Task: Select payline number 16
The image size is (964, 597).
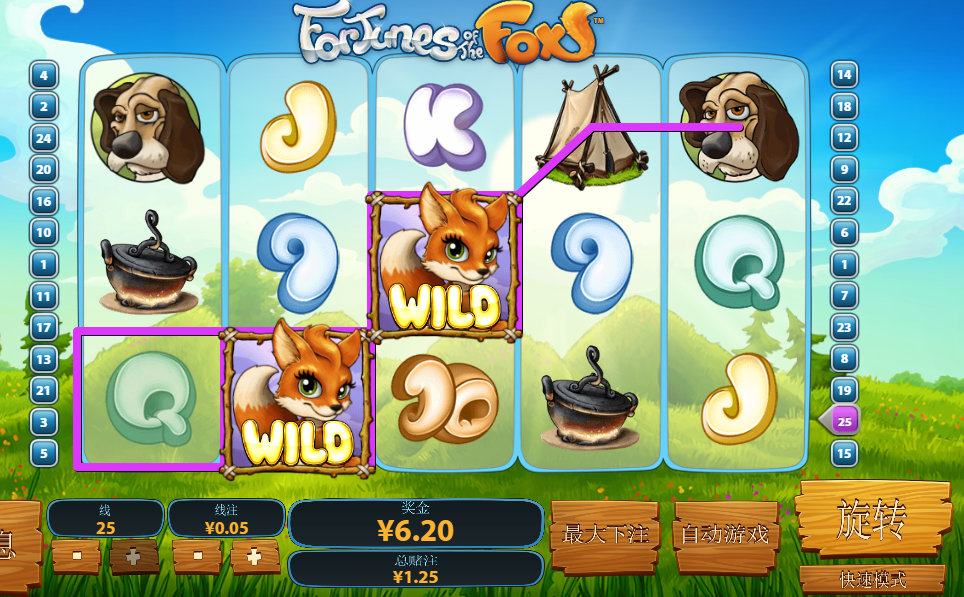Action: point(44,201)
